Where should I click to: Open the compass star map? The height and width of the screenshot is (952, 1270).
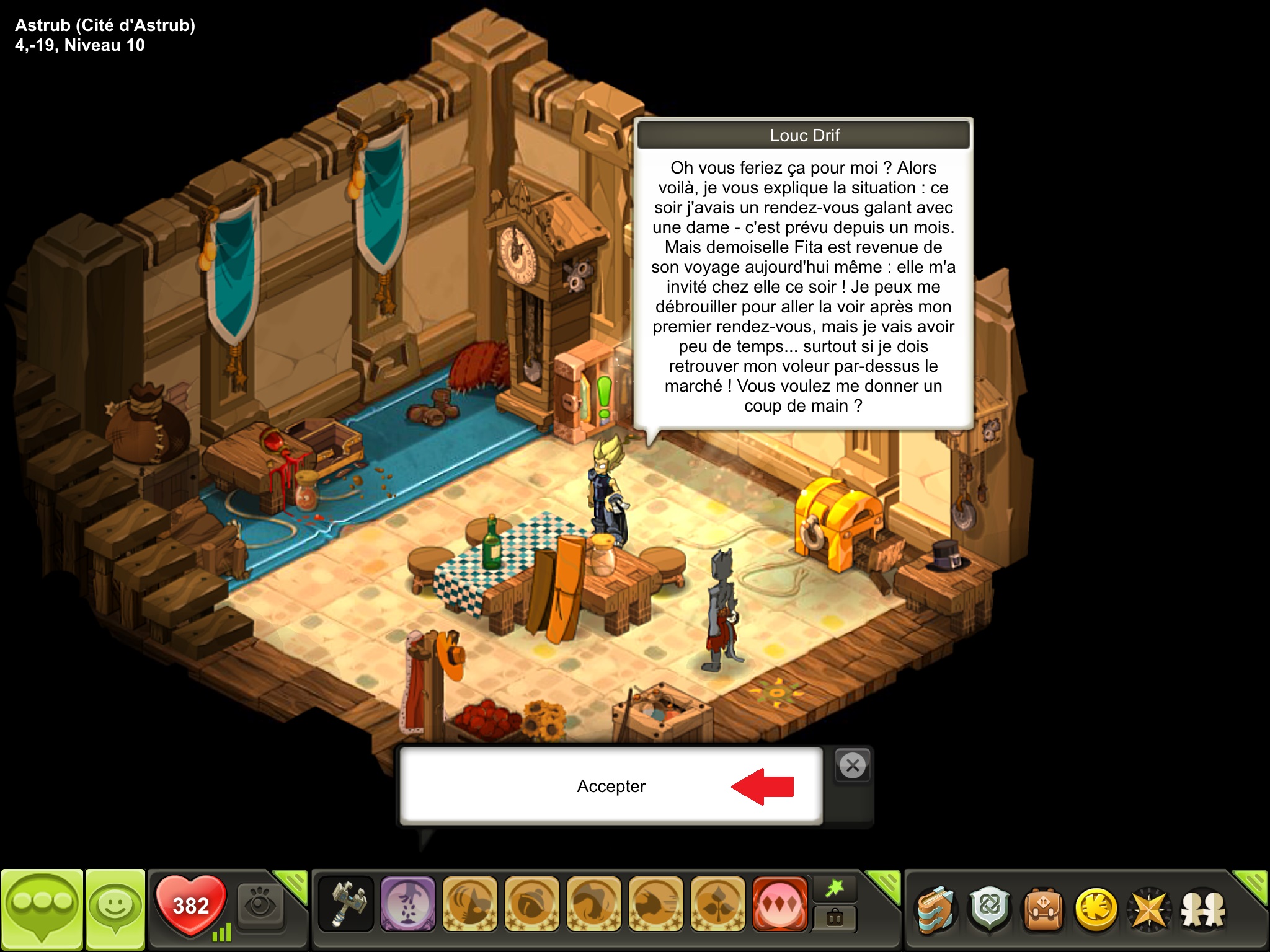pos(1149,910)
